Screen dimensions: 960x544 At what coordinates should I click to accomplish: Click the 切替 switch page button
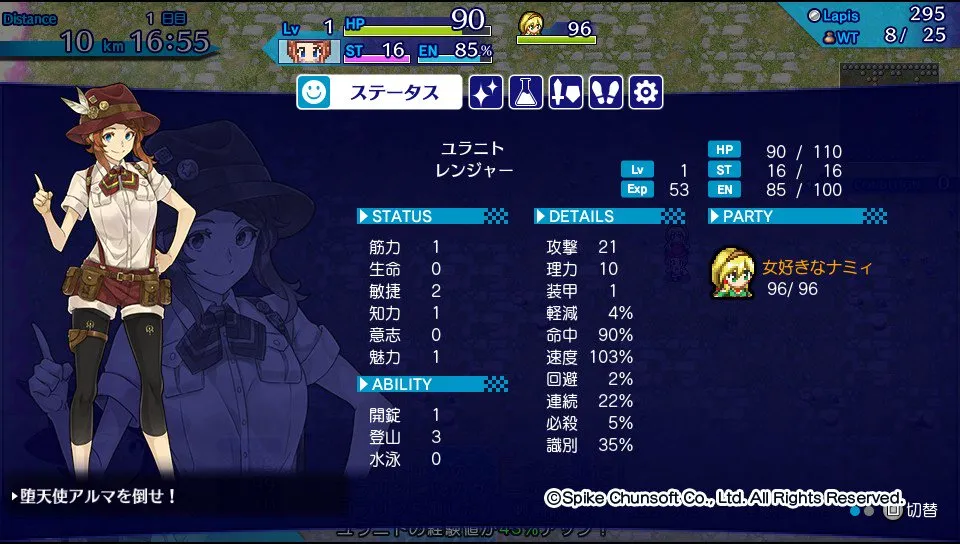click(x=910, y=510)
